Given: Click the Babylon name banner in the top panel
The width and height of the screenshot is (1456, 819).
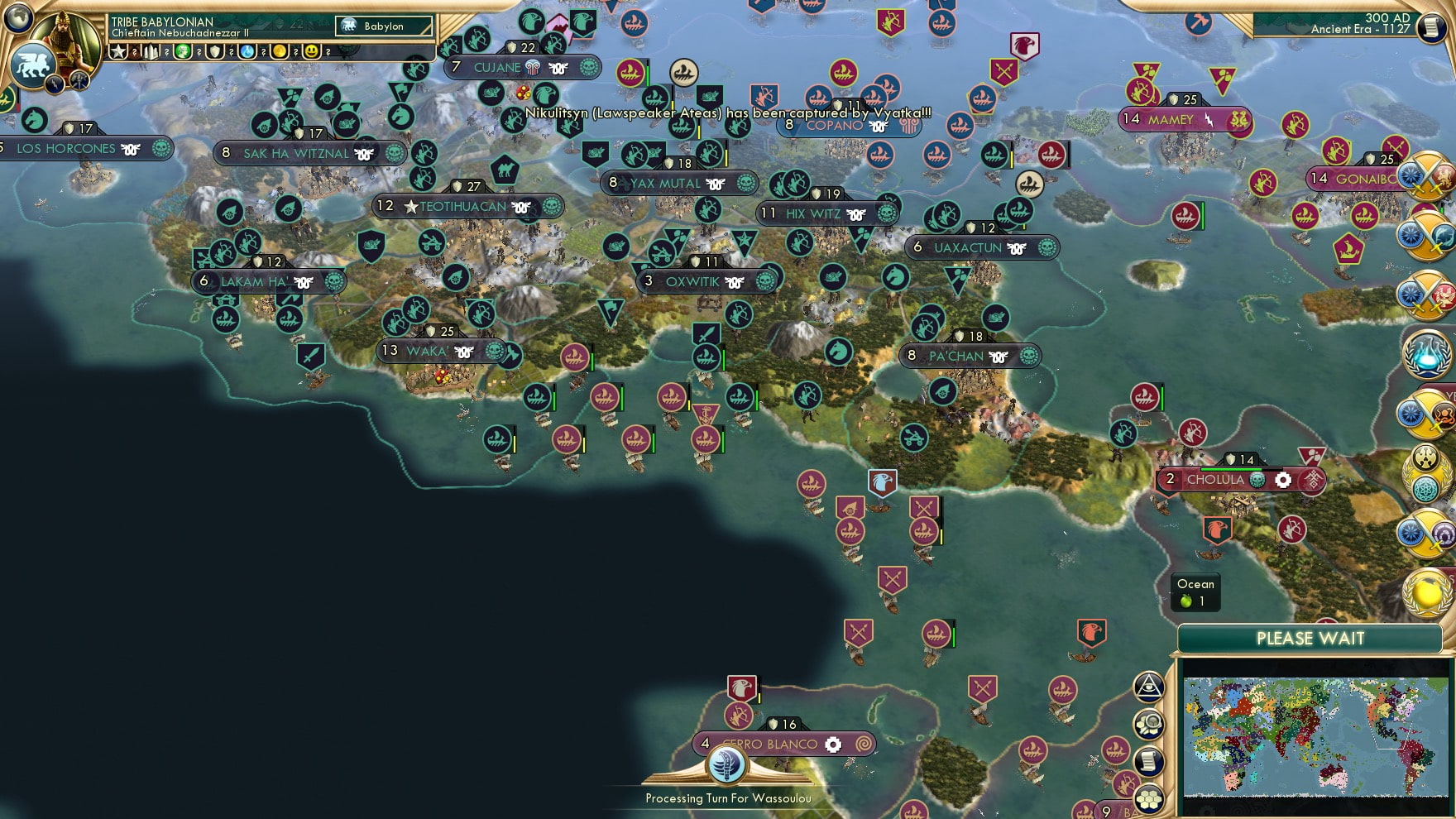Looking at the screenshot, I should [x=386, y=26].
